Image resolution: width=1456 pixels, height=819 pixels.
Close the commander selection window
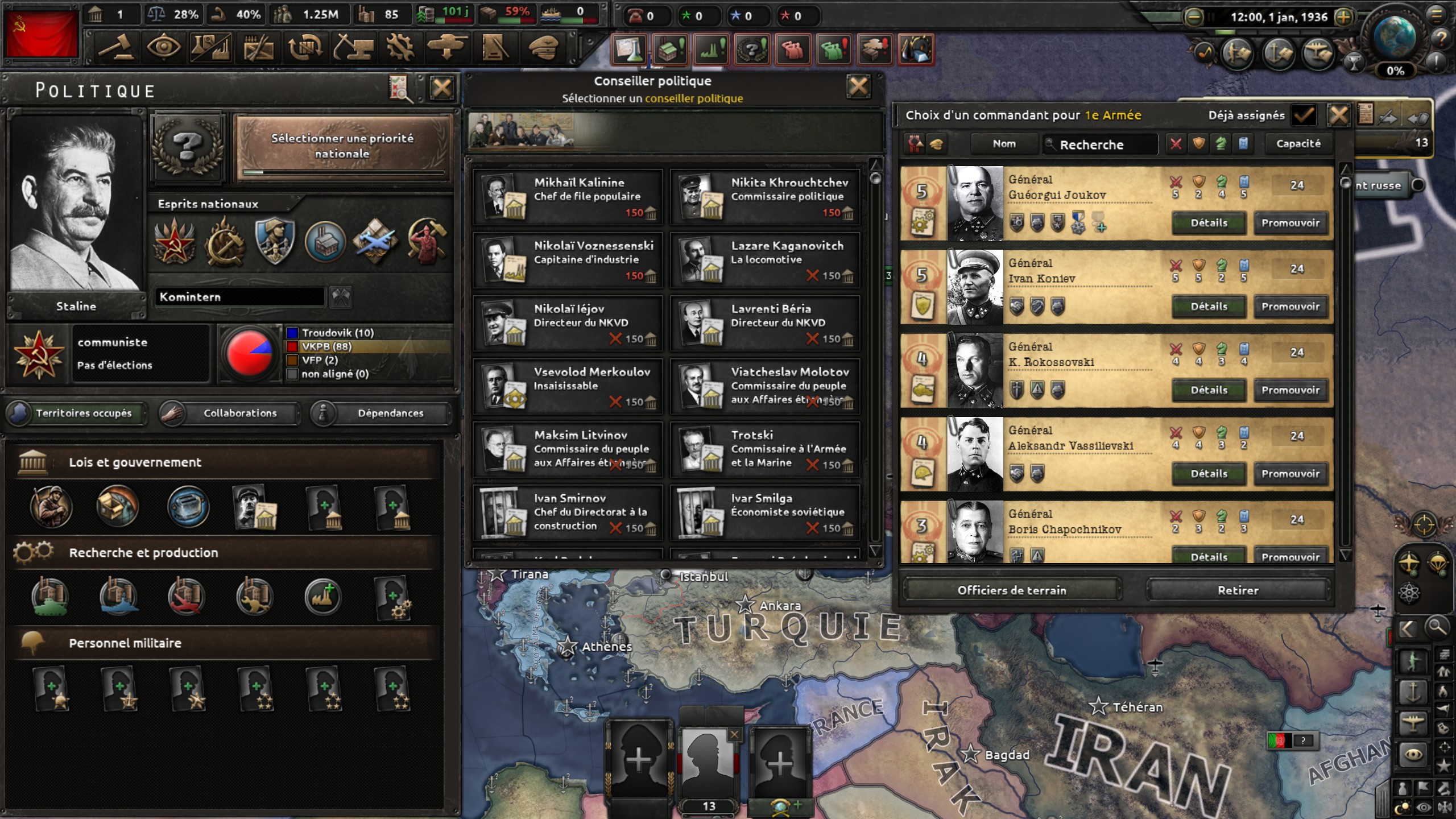click(1338, 115)
